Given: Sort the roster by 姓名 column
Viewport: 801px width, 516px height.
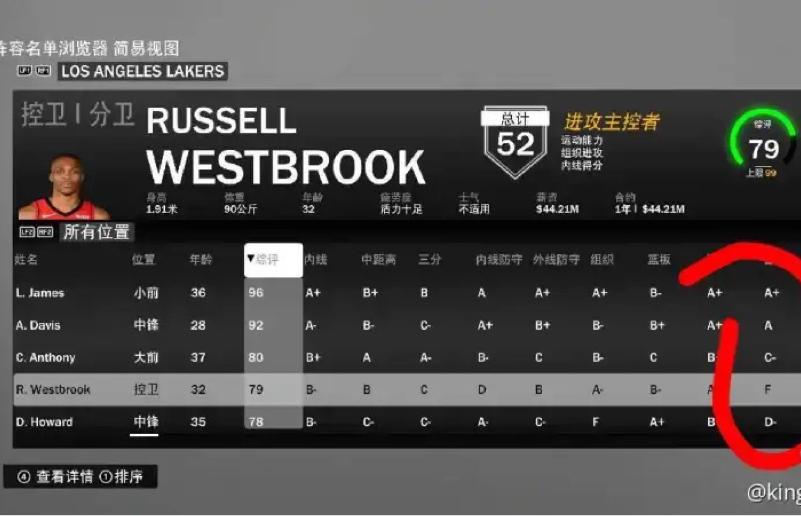Looking at the screenshot, I should (x=26, y=260).
